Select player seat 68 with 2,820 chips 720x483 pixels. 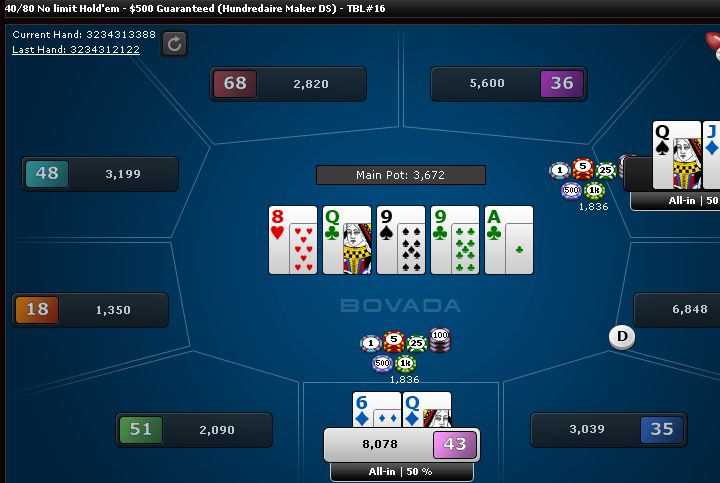[288, 84]
